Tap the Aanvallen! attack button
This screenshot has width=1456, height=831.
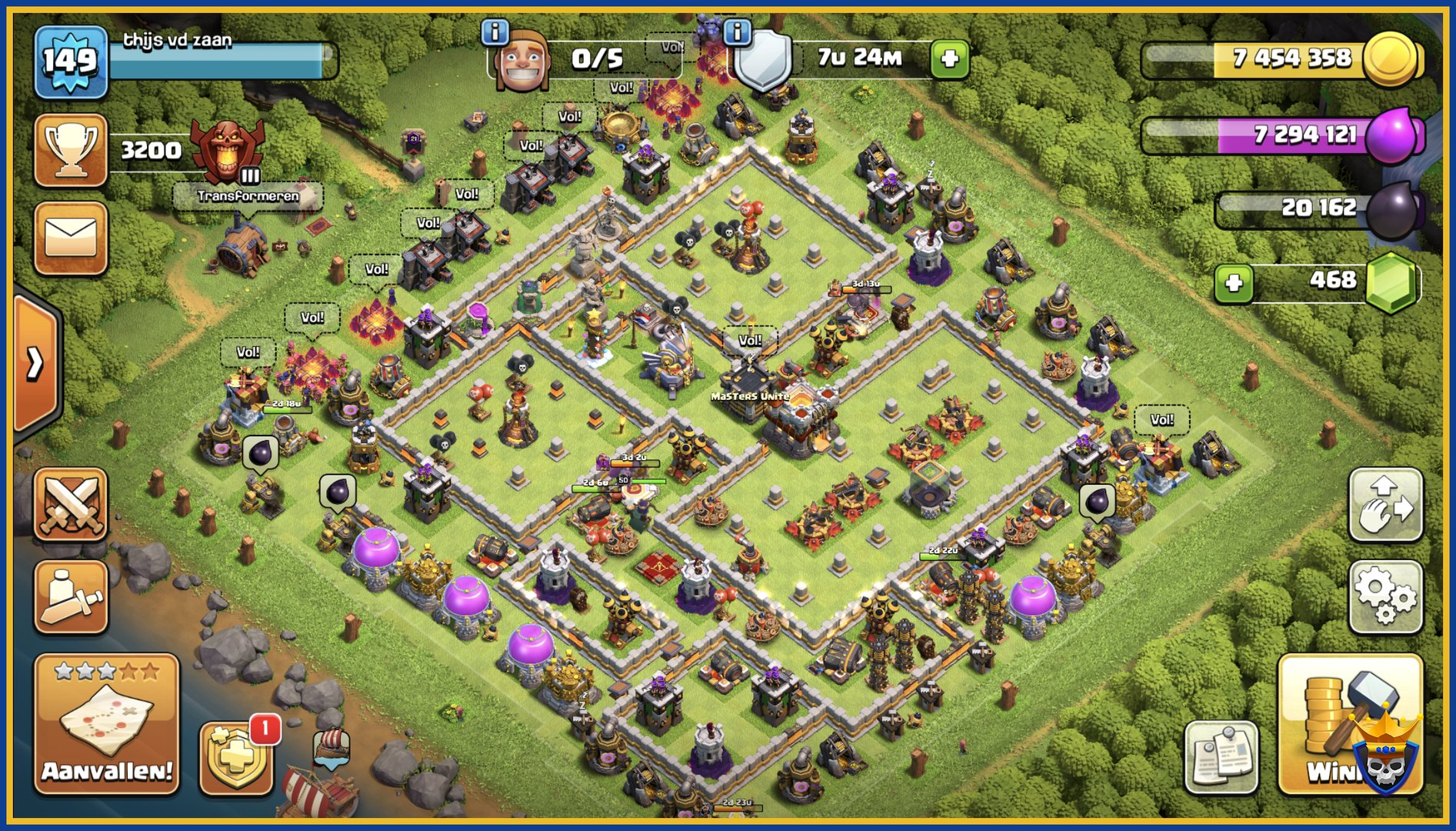point(106,724)
